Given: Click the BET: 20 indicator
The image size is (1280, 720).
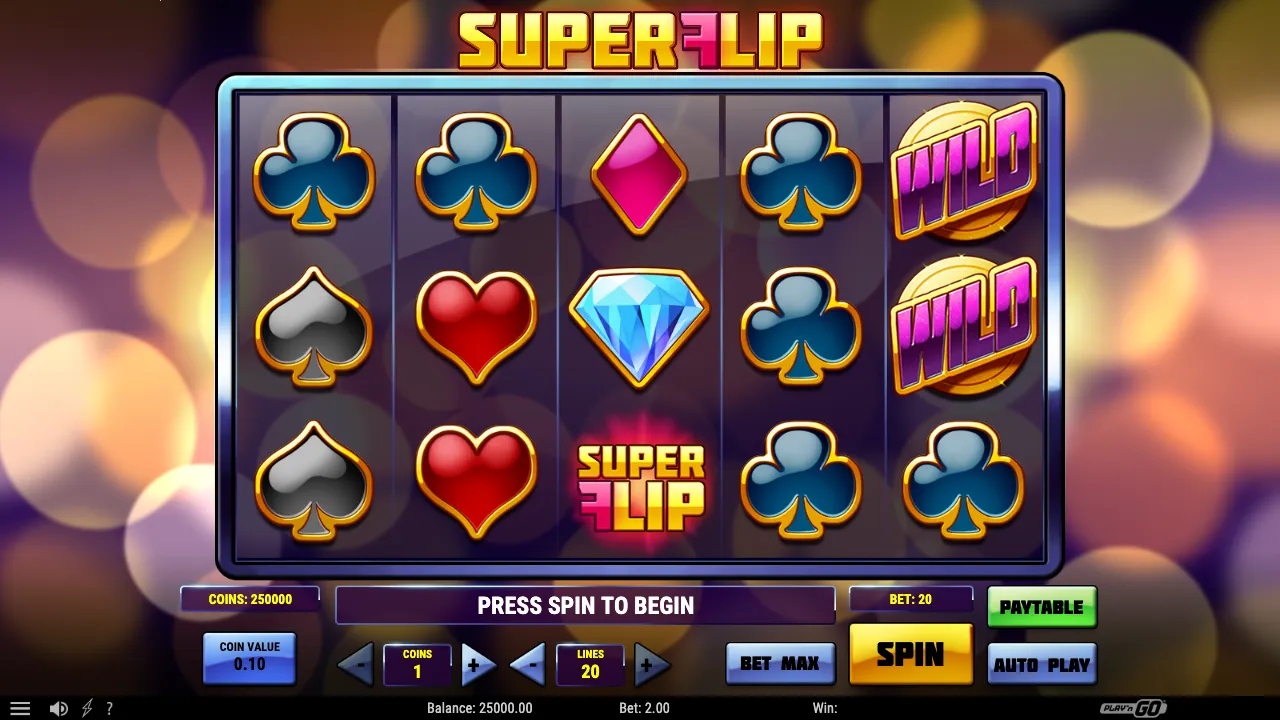Looking at the screenshot, I should [x=910, y=599].
